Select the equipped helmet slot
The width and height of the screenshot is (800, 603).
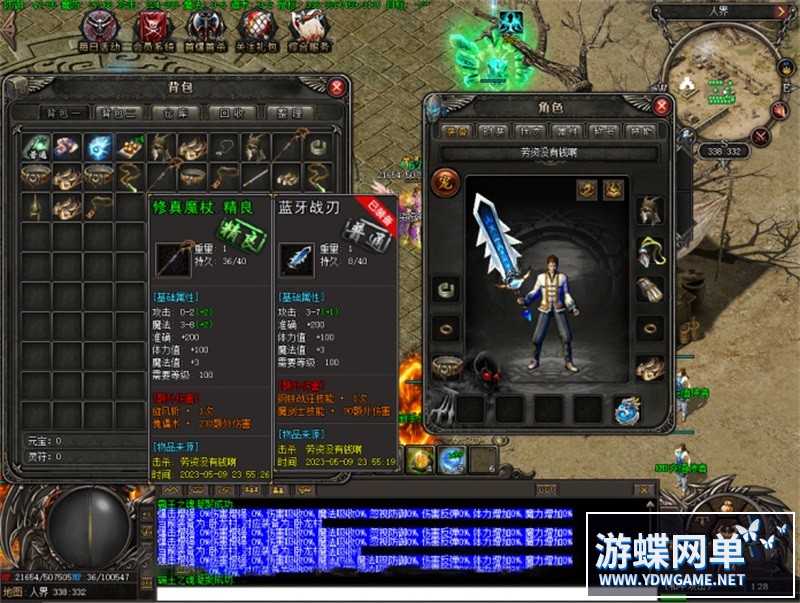point(649,210)
